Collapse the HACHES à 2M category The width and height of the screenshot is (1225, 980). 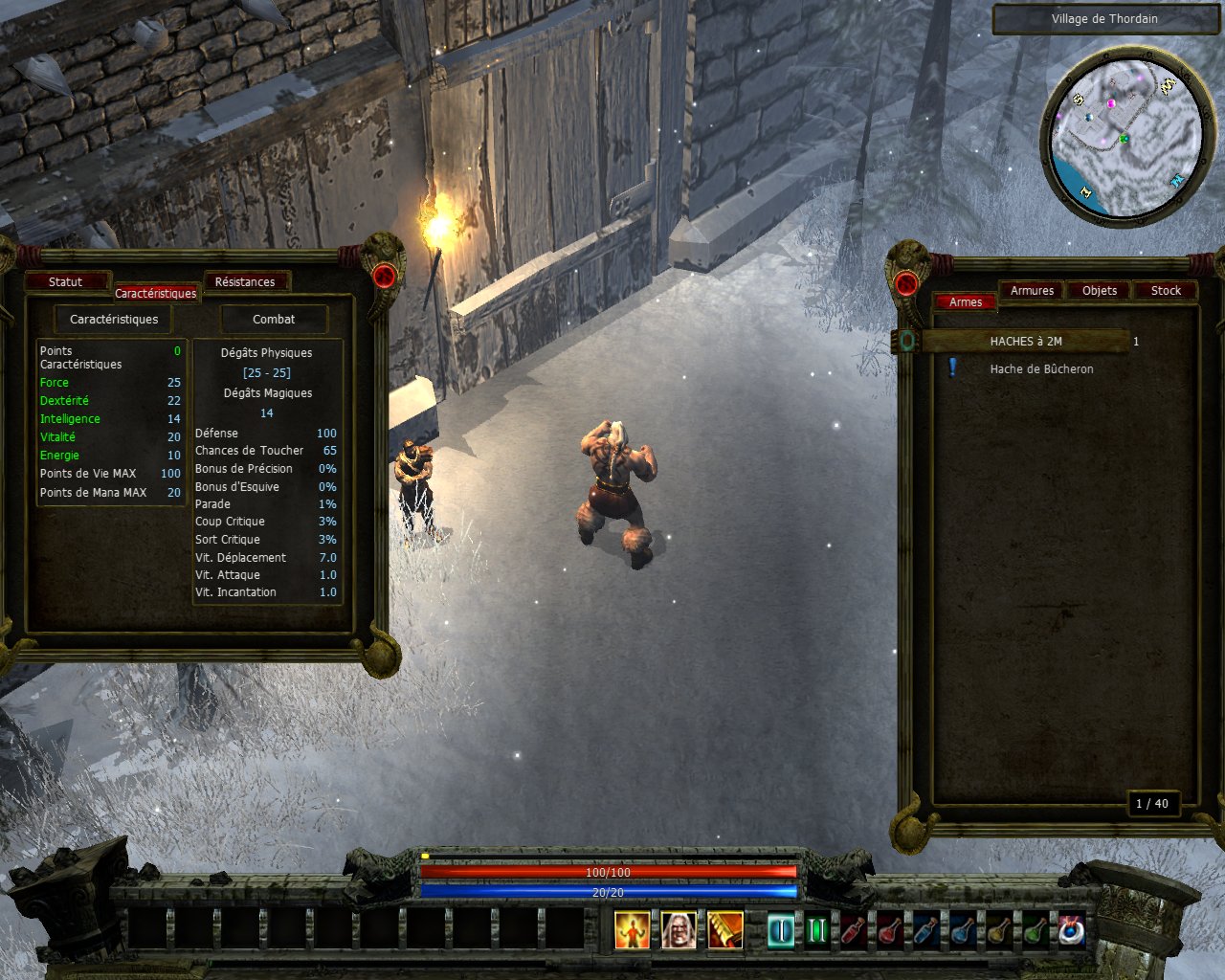point(907,341)
